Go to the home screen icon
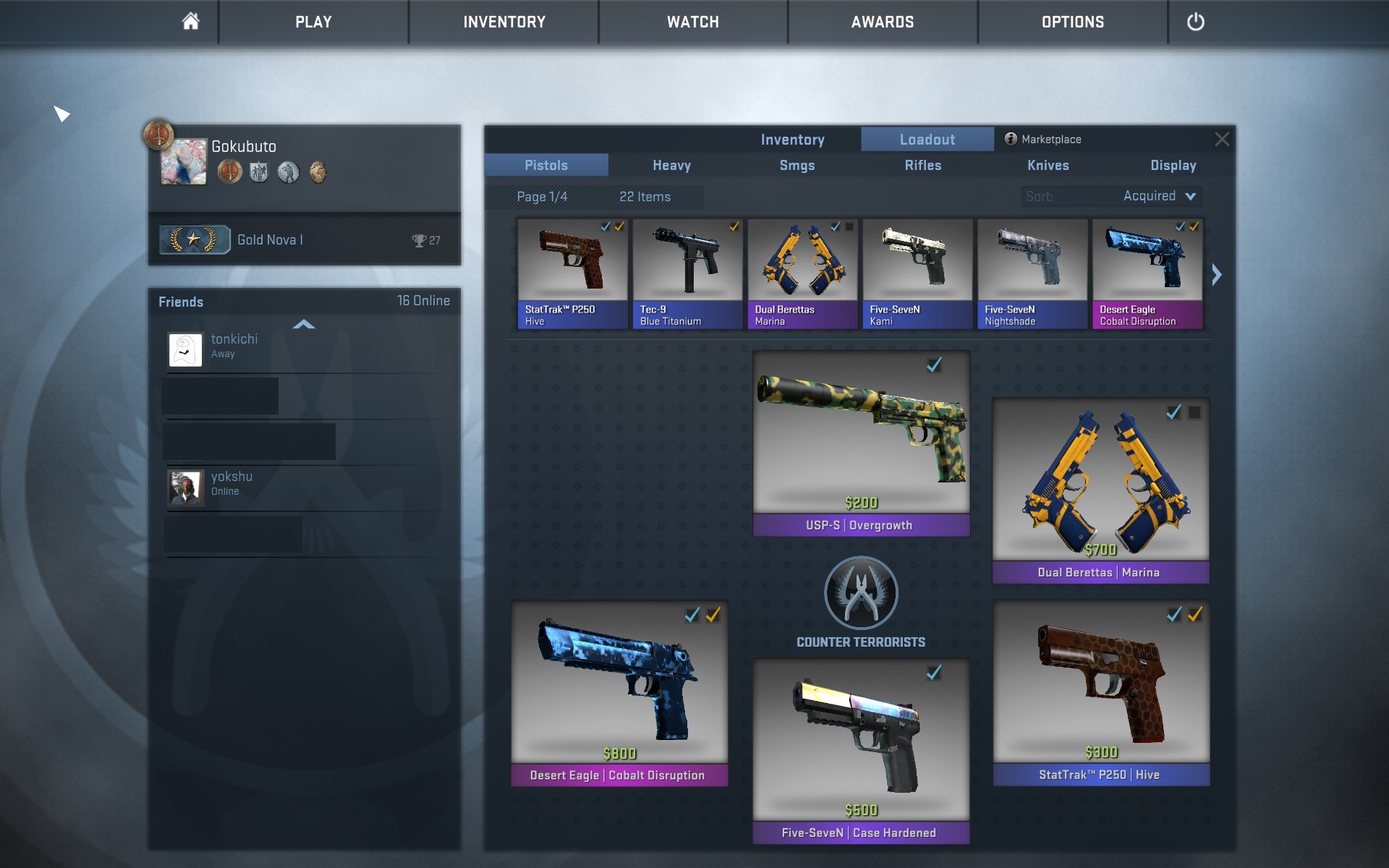Viewport: 1389px width, 868px height. [190, 22]
